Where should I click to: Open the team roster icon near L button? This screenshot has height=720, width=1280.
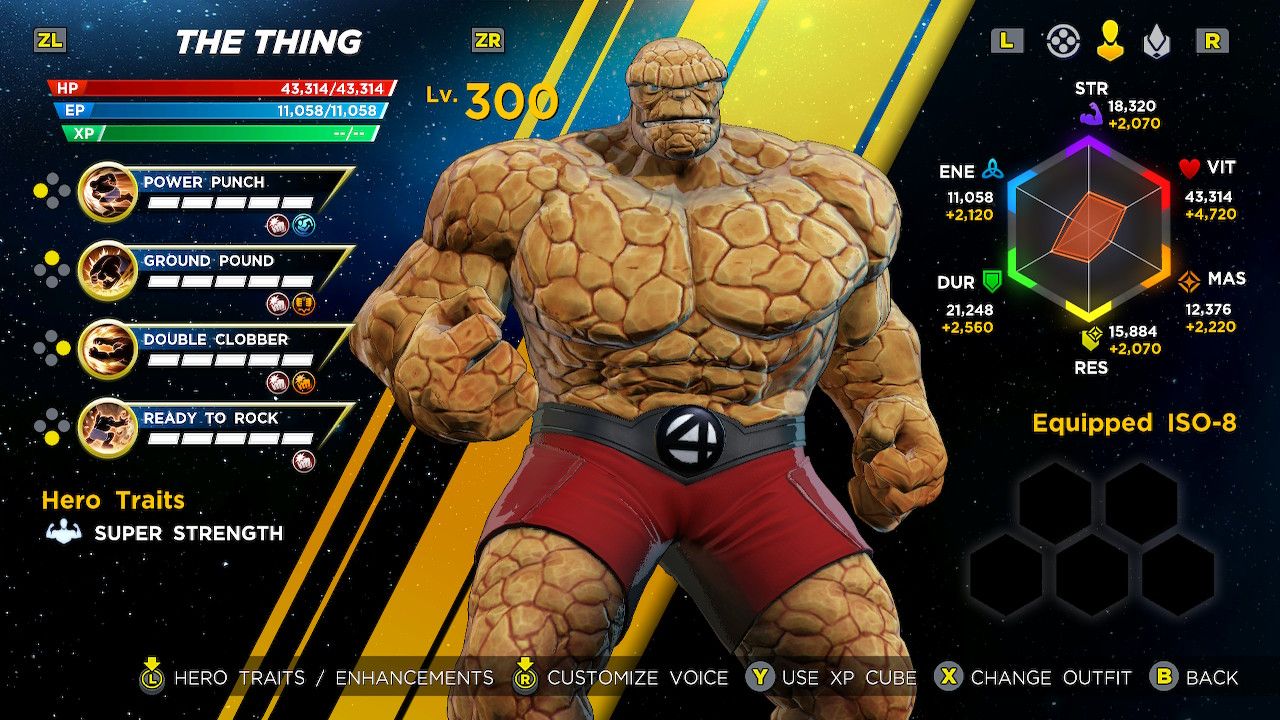point(1063,42)
